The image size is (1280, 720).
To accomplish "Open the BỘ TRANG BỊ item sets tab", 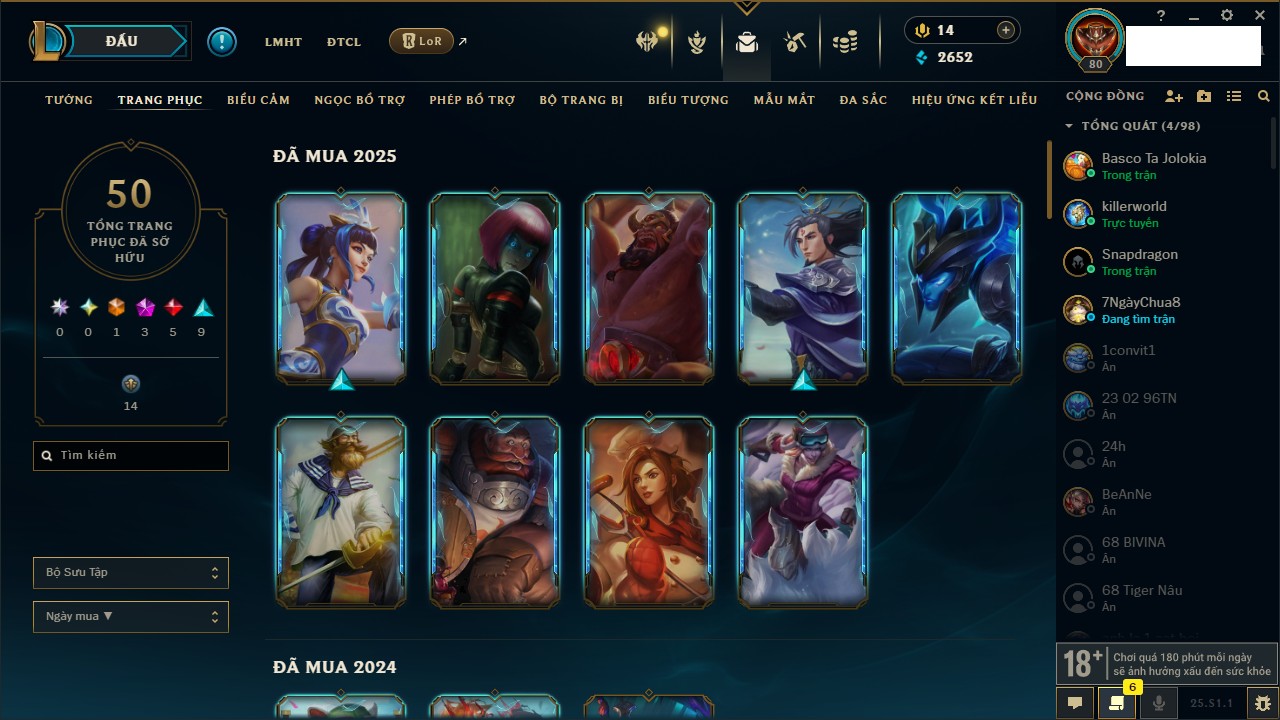I will point(581,100).
